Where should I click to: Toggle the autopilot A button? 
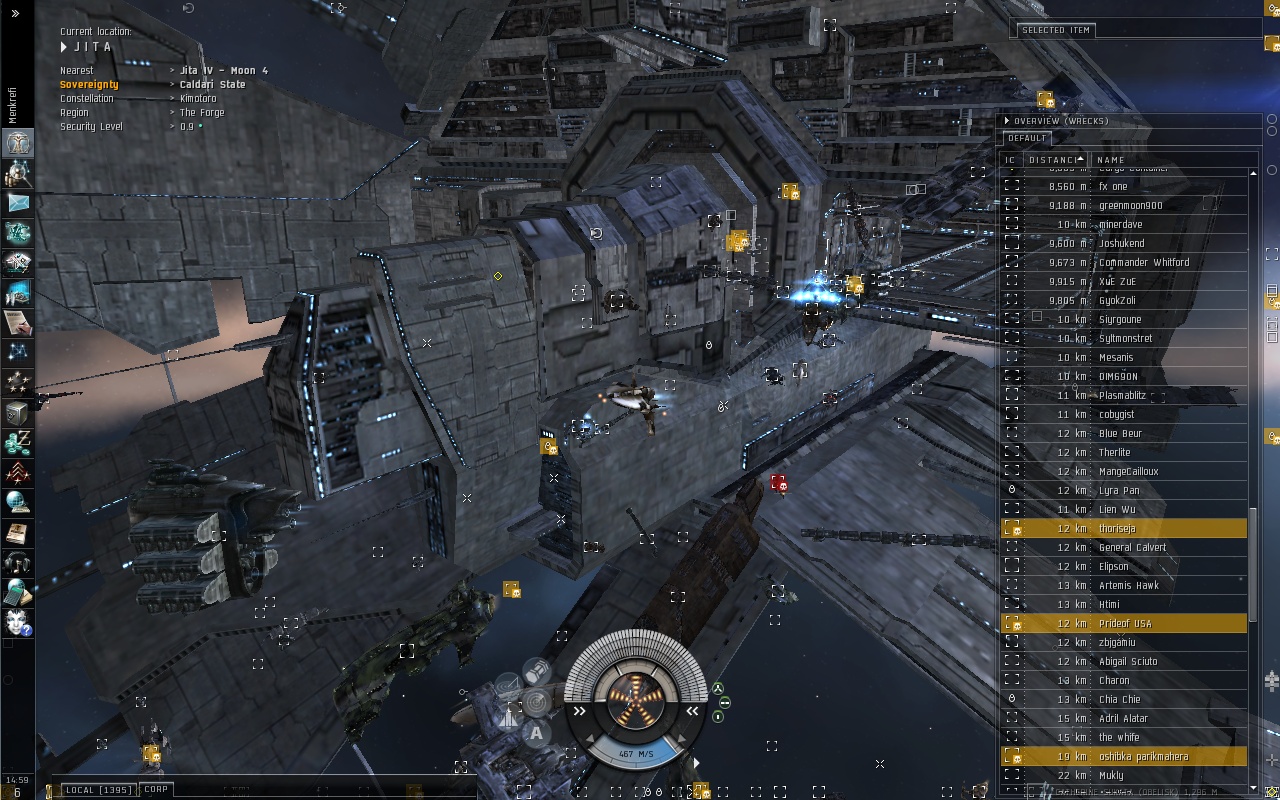click(536, 733)
